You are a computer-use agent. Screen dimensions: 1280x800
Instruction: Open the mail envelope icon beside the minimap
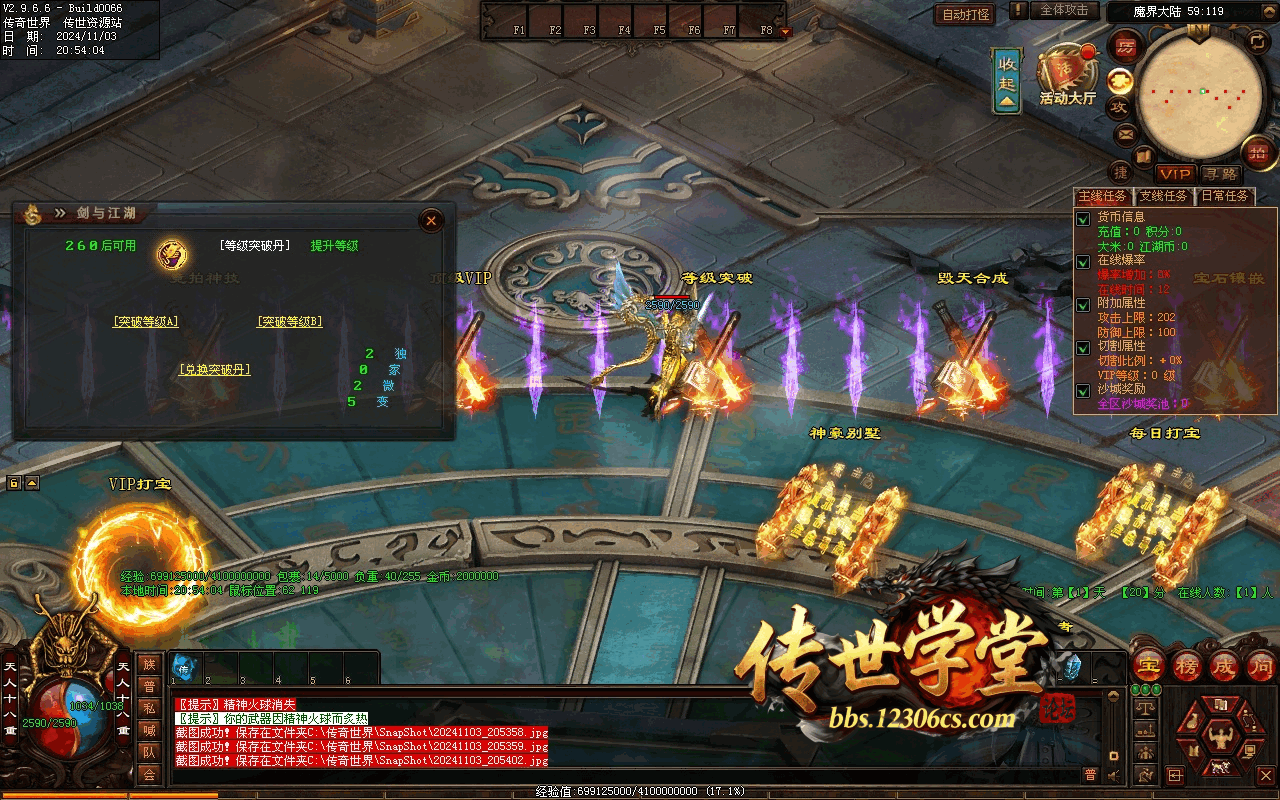[x=1125, y=134]
